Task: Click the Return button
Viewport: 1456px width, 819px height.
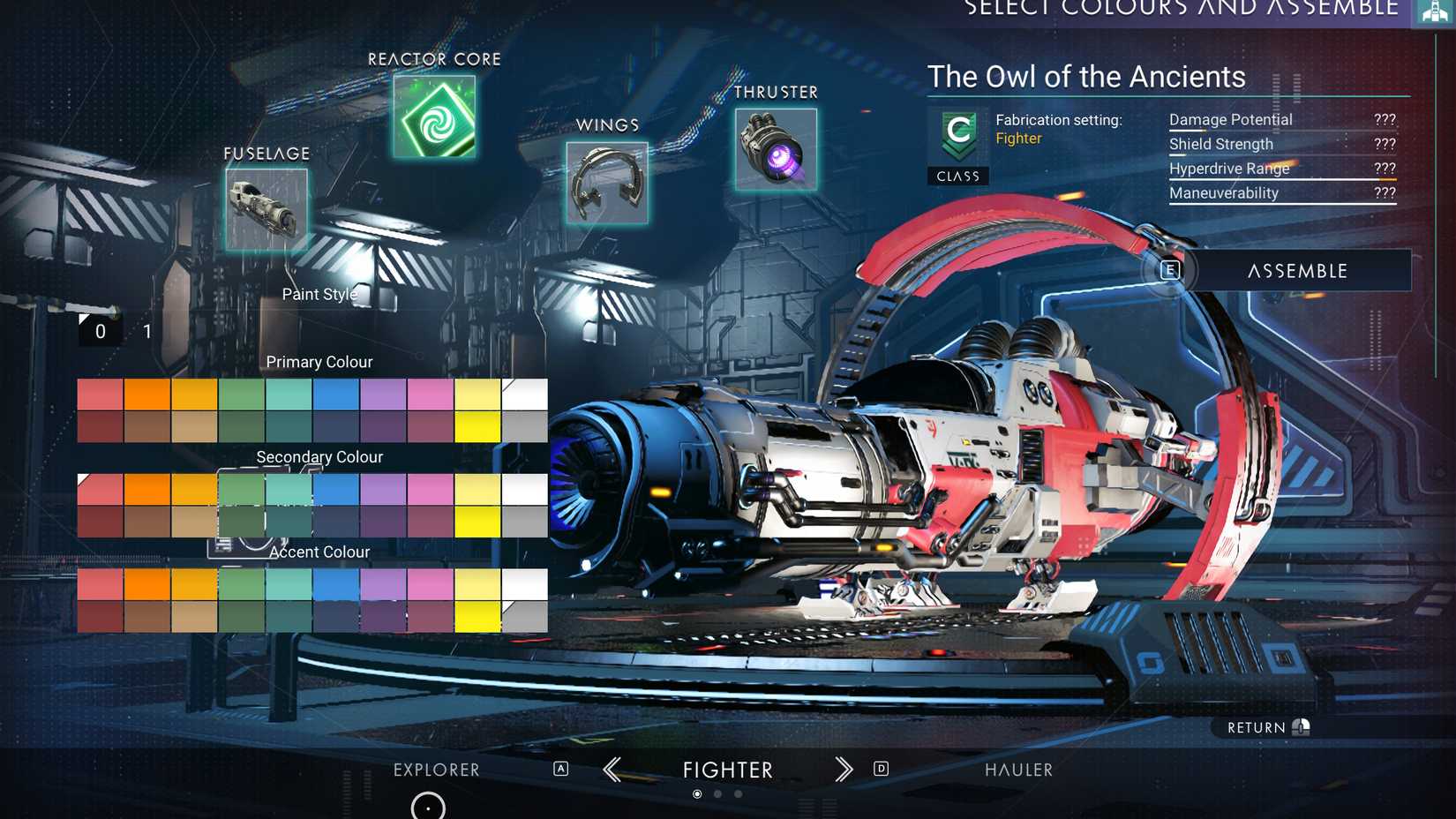Action: [x=1257, y=726]
